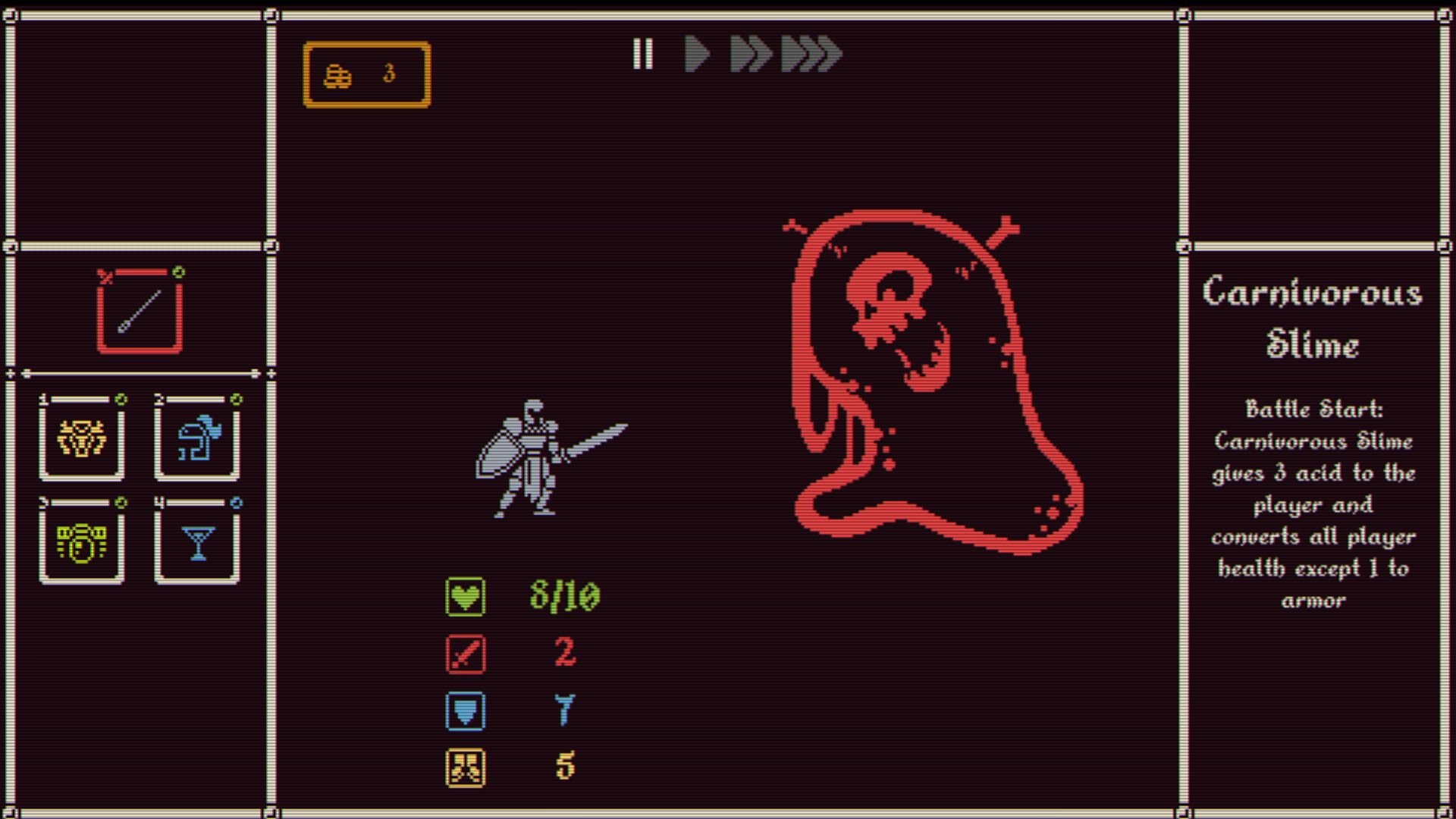Click the gold coin counter showing 3
Image resolution: width=1456 pixels, height=819 pixels.
coord(366,74)
